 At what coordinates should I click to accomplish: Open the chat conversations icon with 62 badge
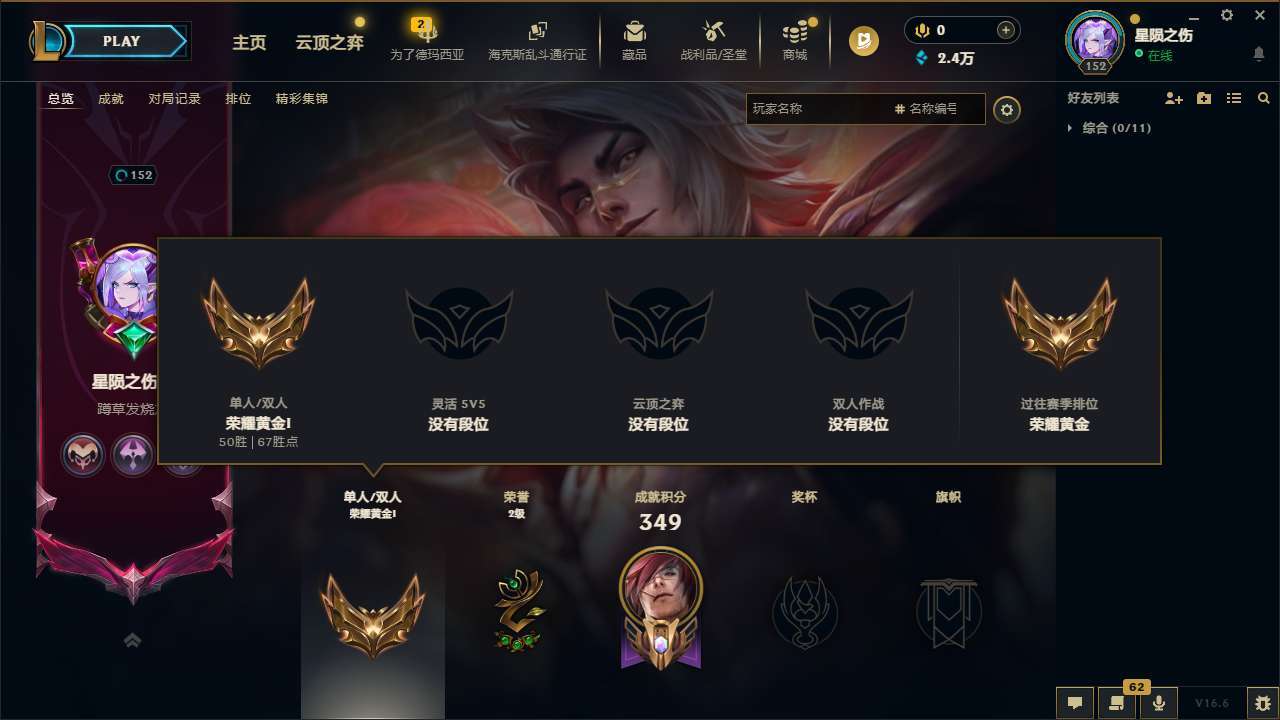tap(1117, 703)
